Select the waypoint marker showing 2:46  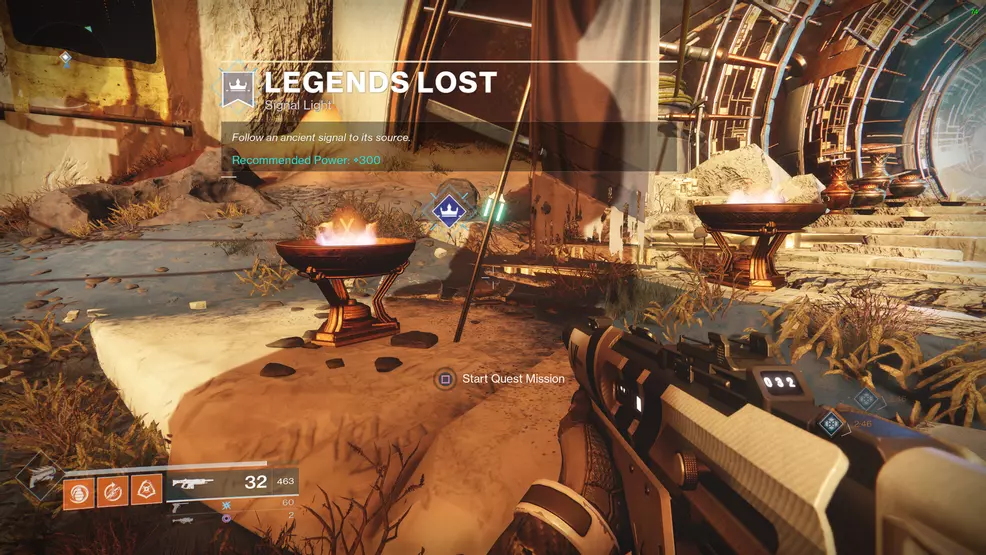click(829, 423)
